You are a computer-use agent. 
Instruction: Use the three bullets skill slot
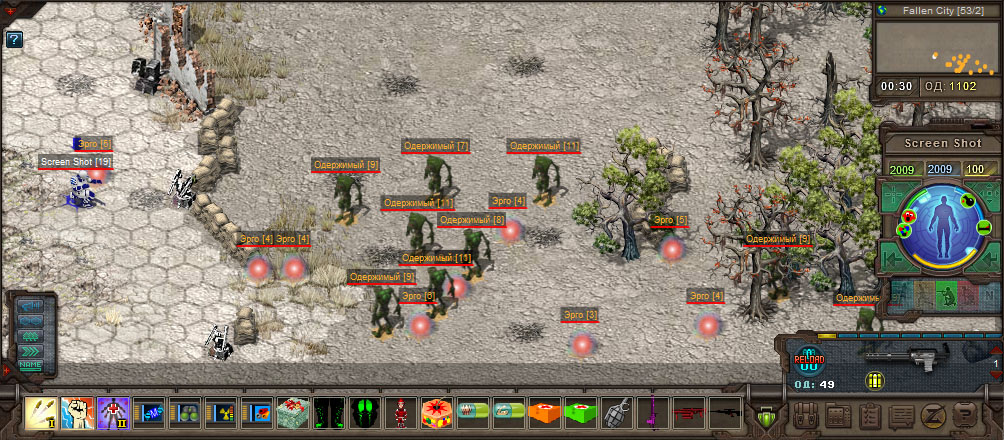pos(42,412)
